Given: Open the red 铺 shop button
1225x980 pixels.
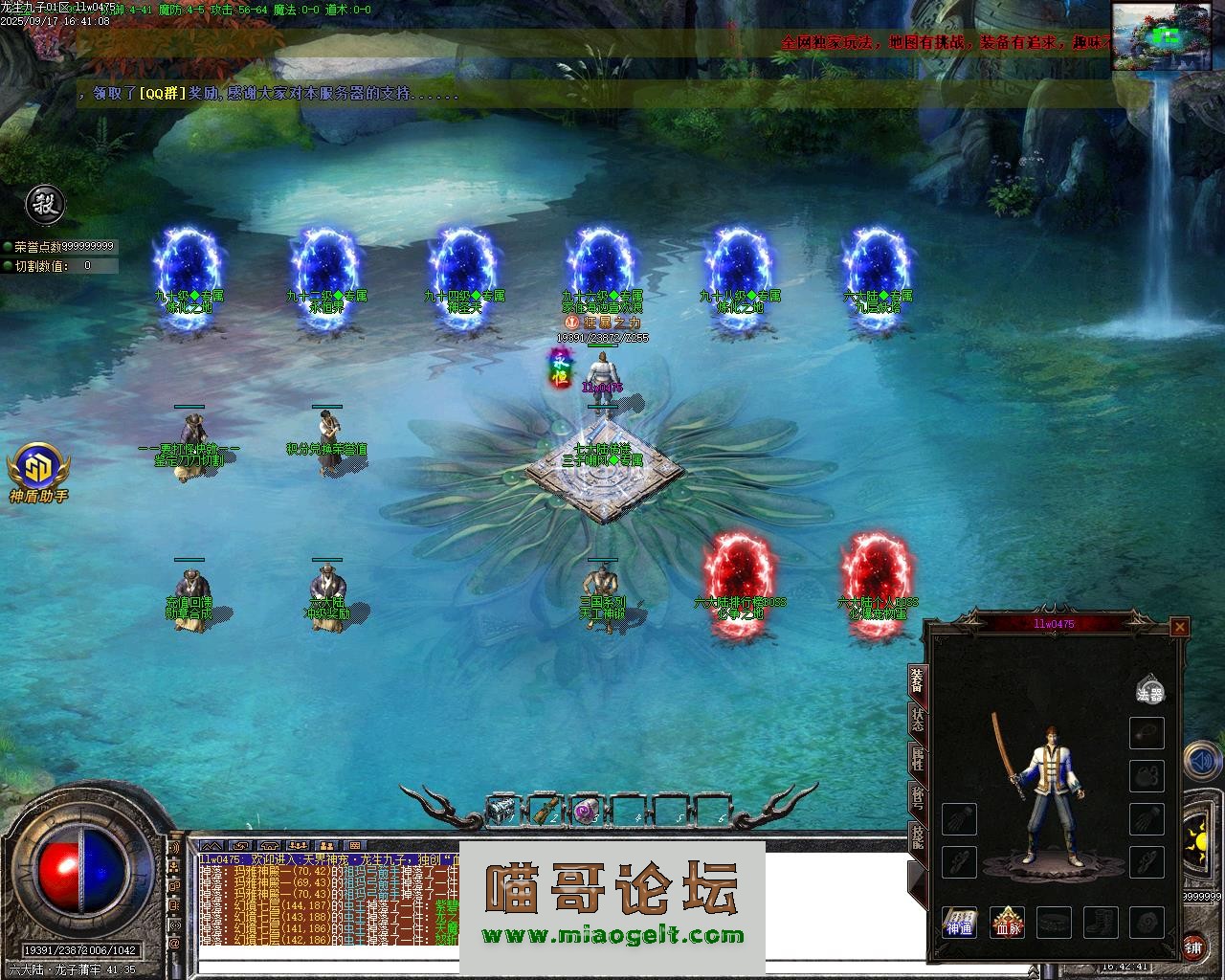Looking at the screenshot, I should [x=1193, y=947].
